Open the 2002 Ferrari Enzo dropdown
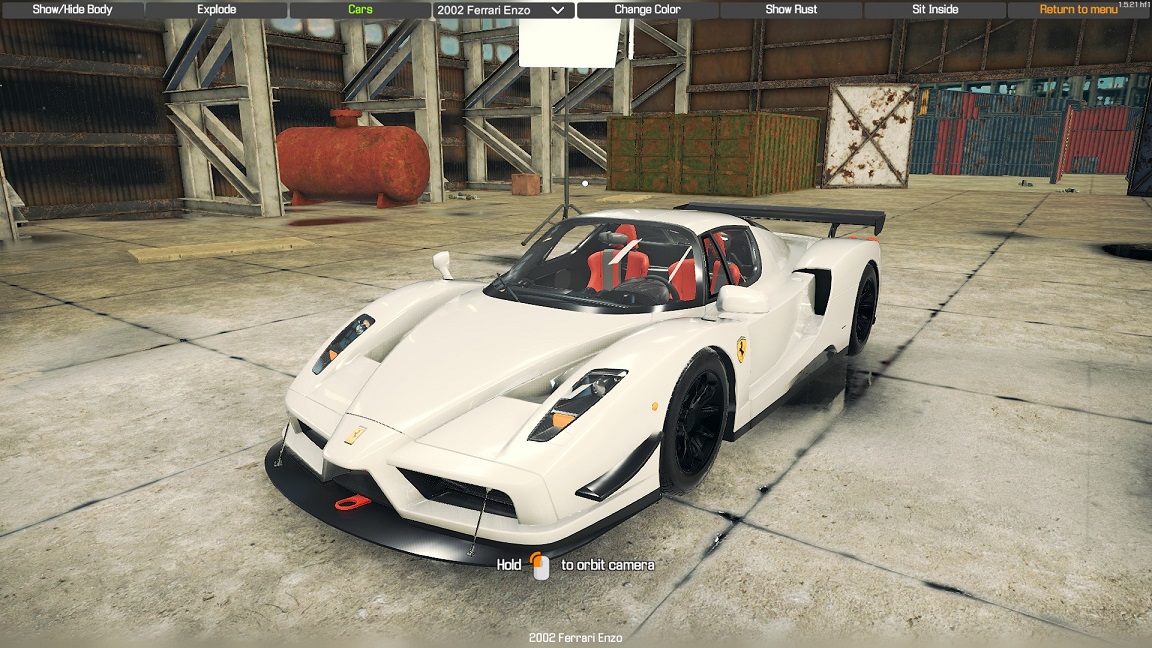Viewport: 1152px width, 648px height. [x=503, y=10]
